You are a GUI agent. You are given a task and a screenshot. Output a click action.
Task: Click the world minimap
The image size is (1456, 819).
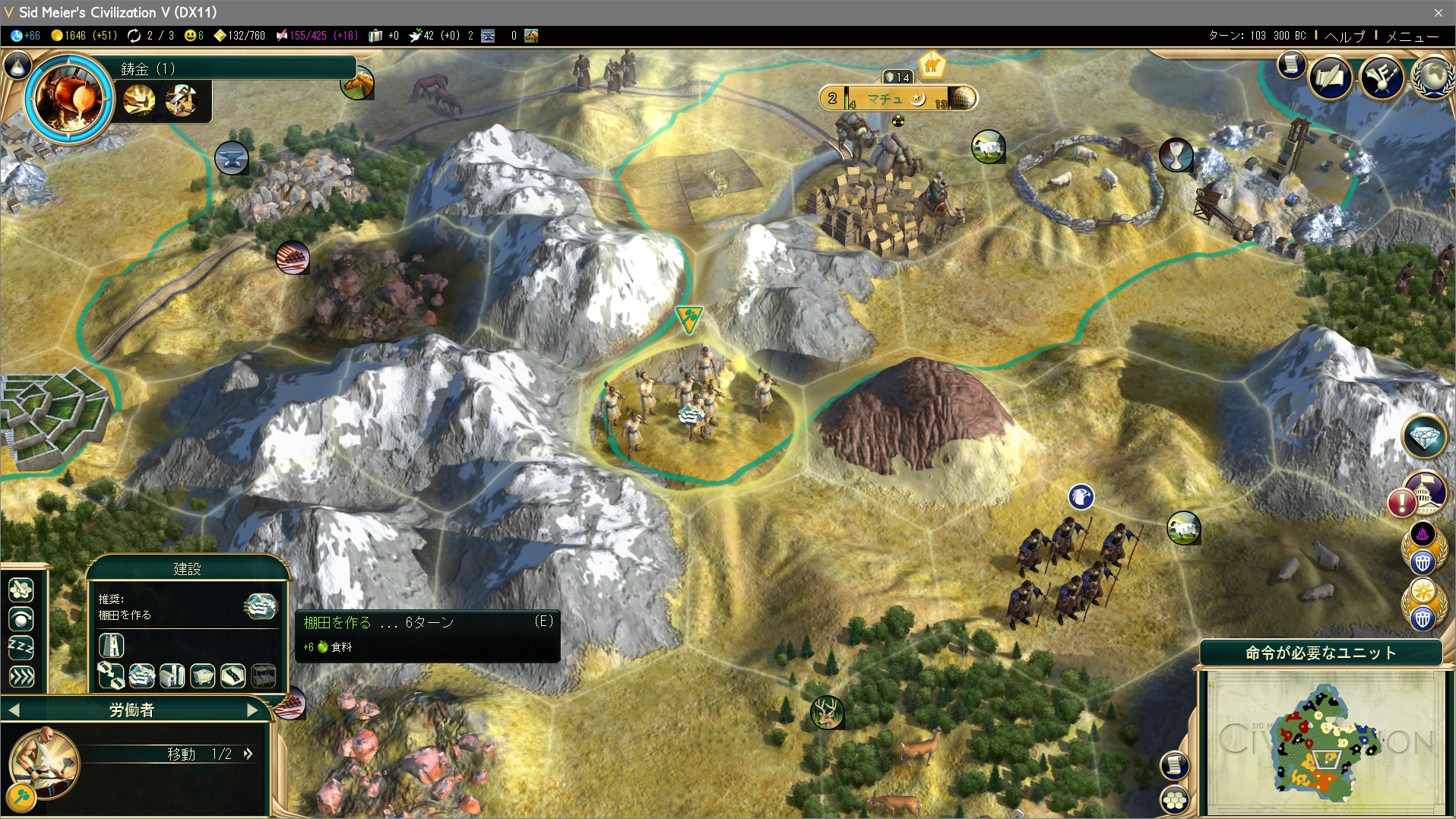(x=1324, y=741)
